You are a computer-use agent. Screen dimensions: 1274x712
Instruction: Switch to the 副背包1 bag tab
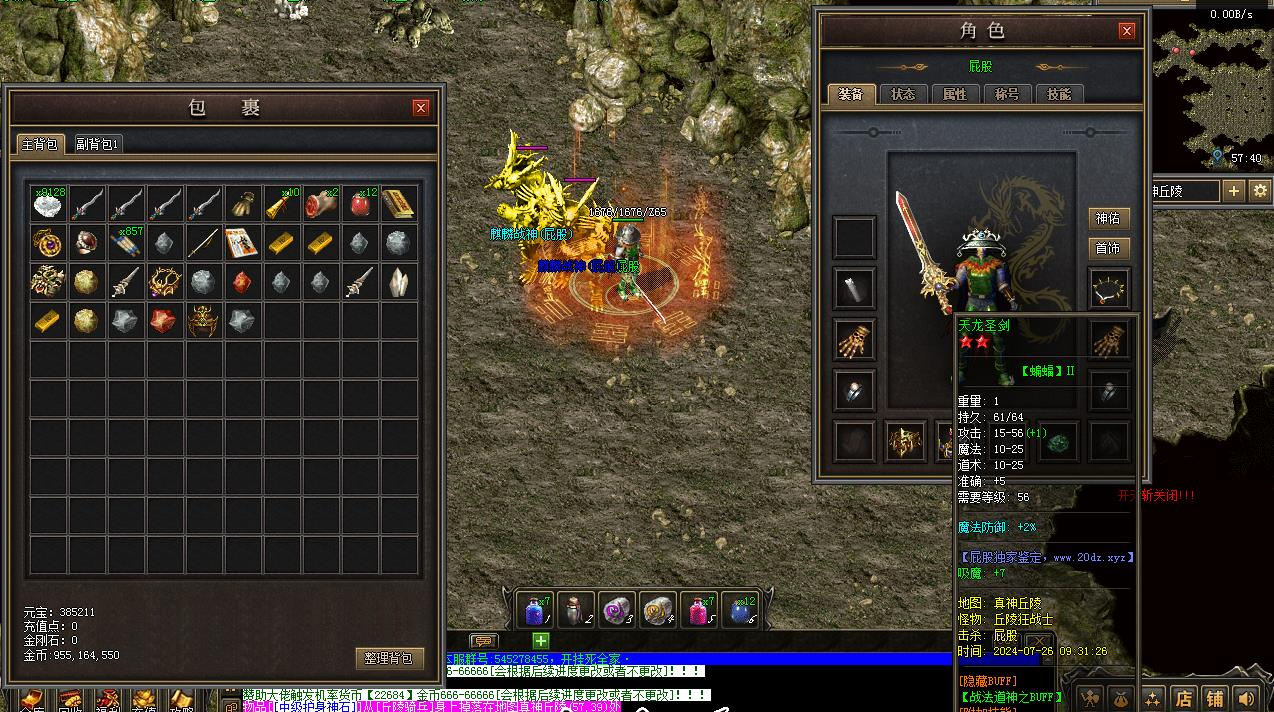click(x=97, y=144)
